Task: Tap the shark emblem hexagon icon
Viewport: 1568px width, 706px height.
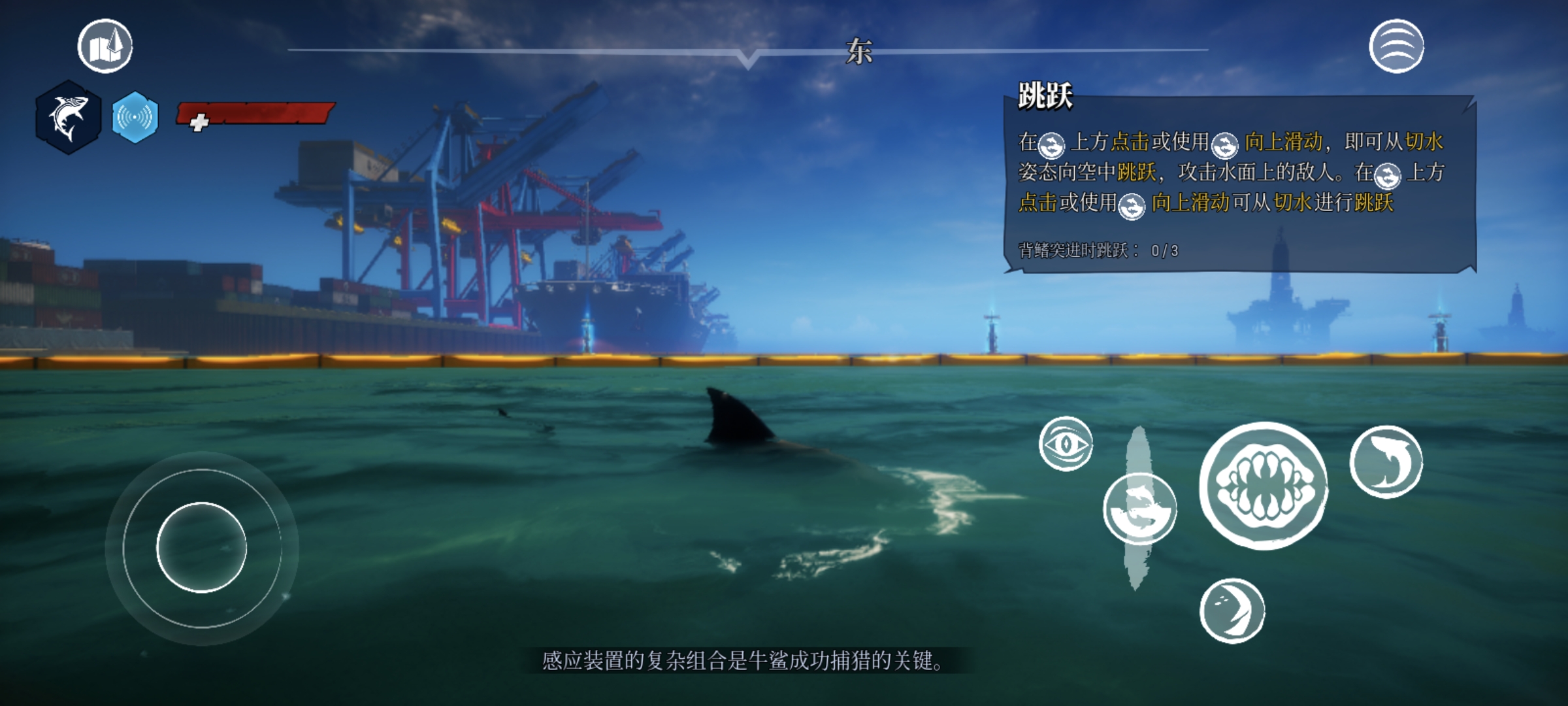Action: coord(69,118)
